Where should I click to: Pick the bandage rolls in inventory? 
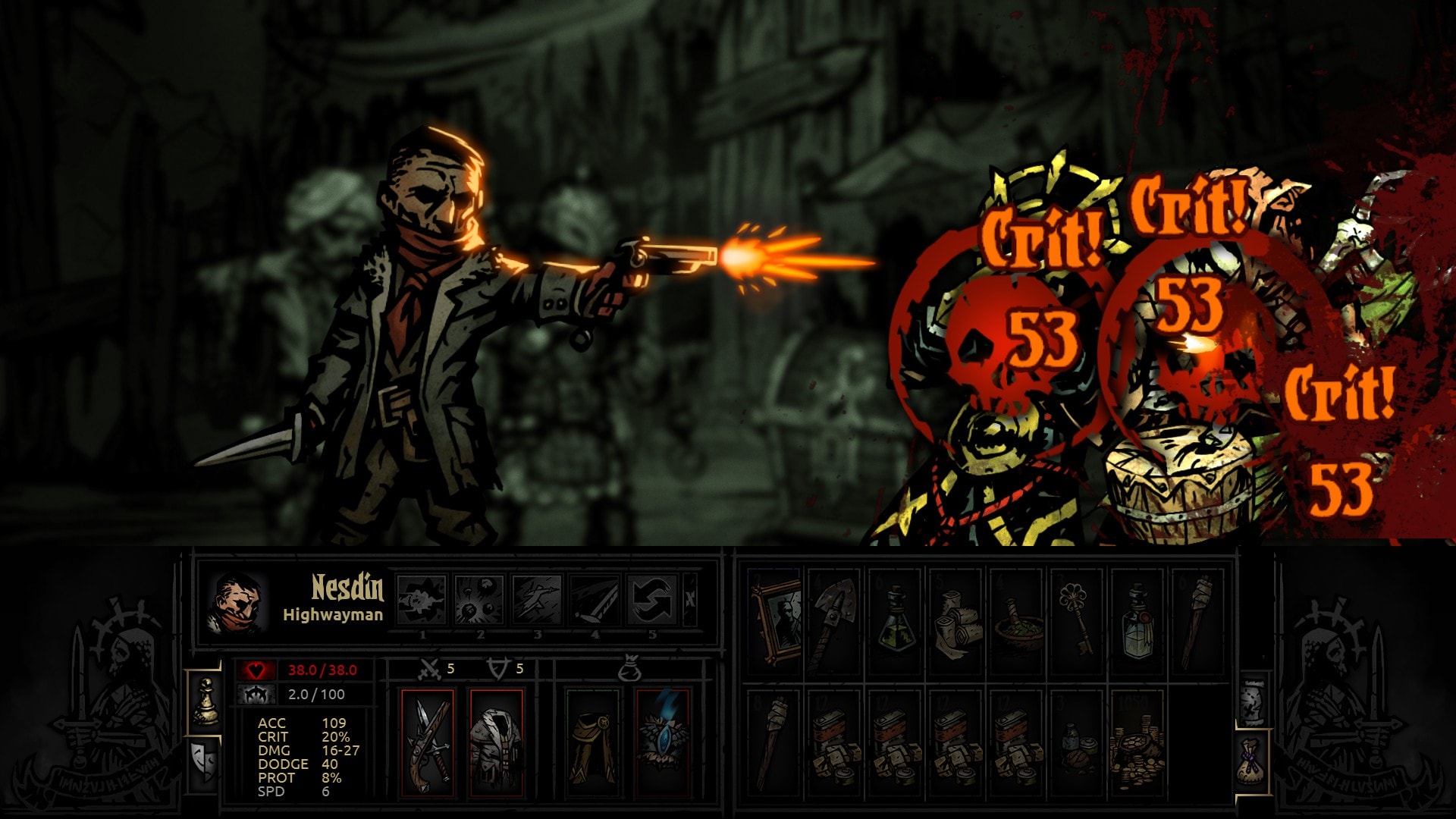pyautogui.click(x=956, y=620)
